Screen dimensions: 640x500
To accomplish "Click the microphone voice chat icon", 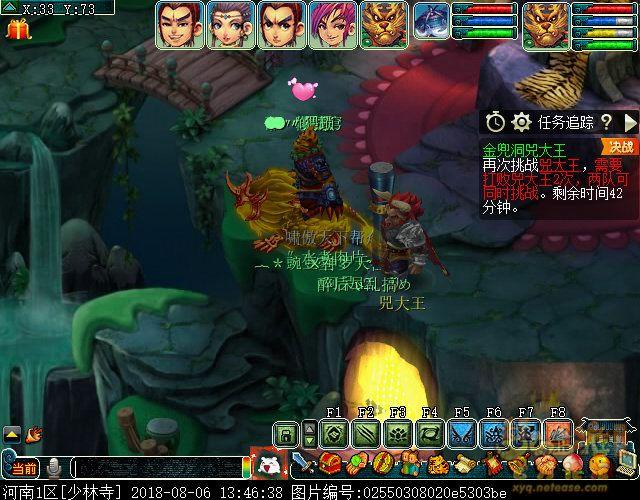I will click(55, 467).
